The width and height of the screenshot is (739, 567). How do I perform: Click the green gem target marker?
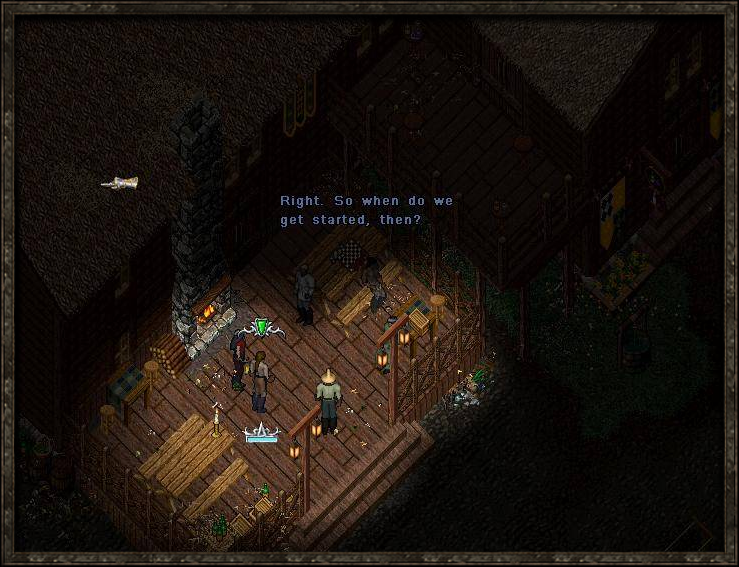point(262,327)
